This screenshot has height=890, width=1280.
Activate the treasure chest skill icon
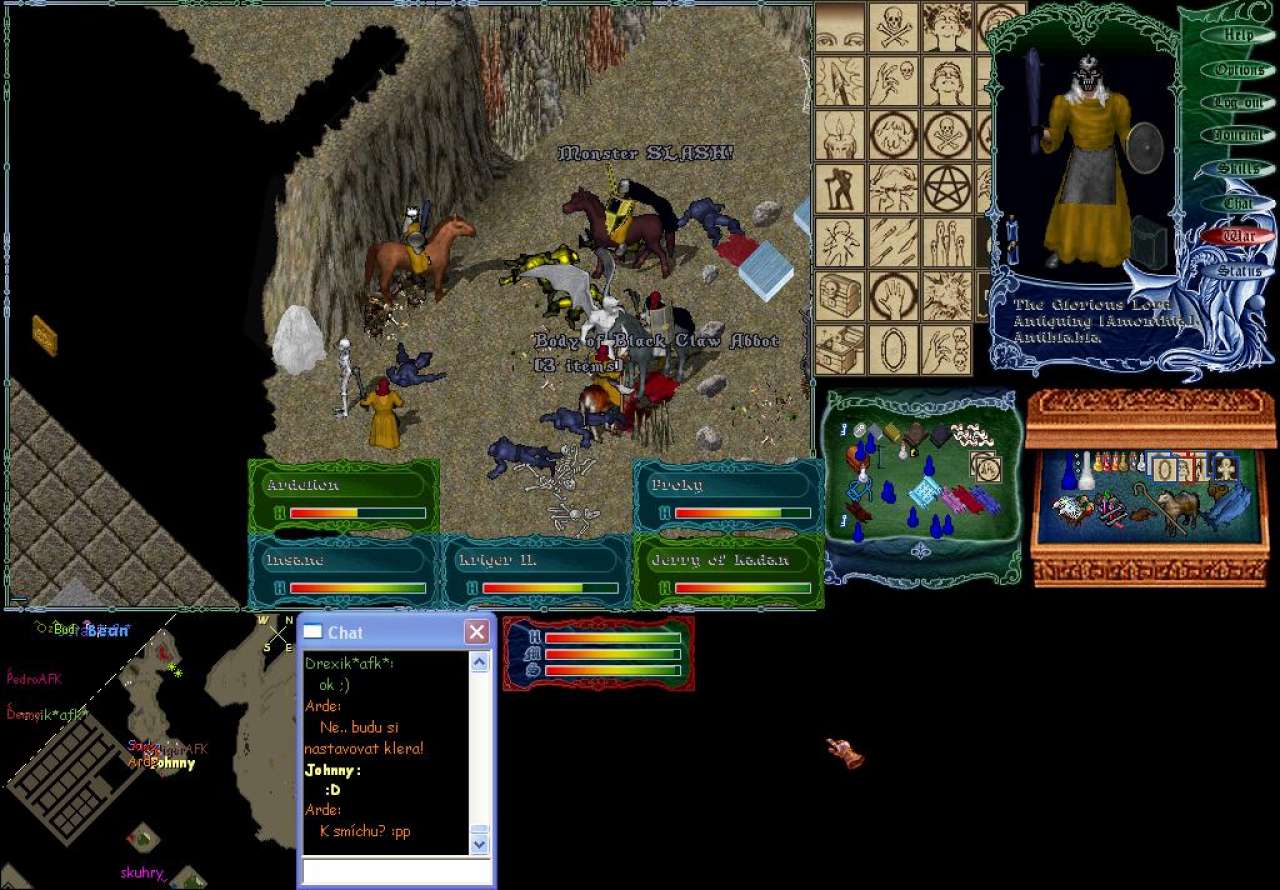(840, 296)
